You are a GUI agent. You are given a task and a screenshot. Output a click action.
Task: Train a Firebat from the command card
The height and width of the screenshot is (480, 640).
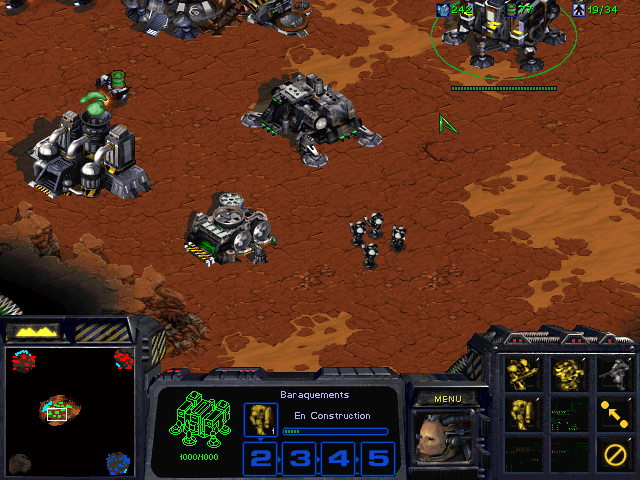pos(568,374)
